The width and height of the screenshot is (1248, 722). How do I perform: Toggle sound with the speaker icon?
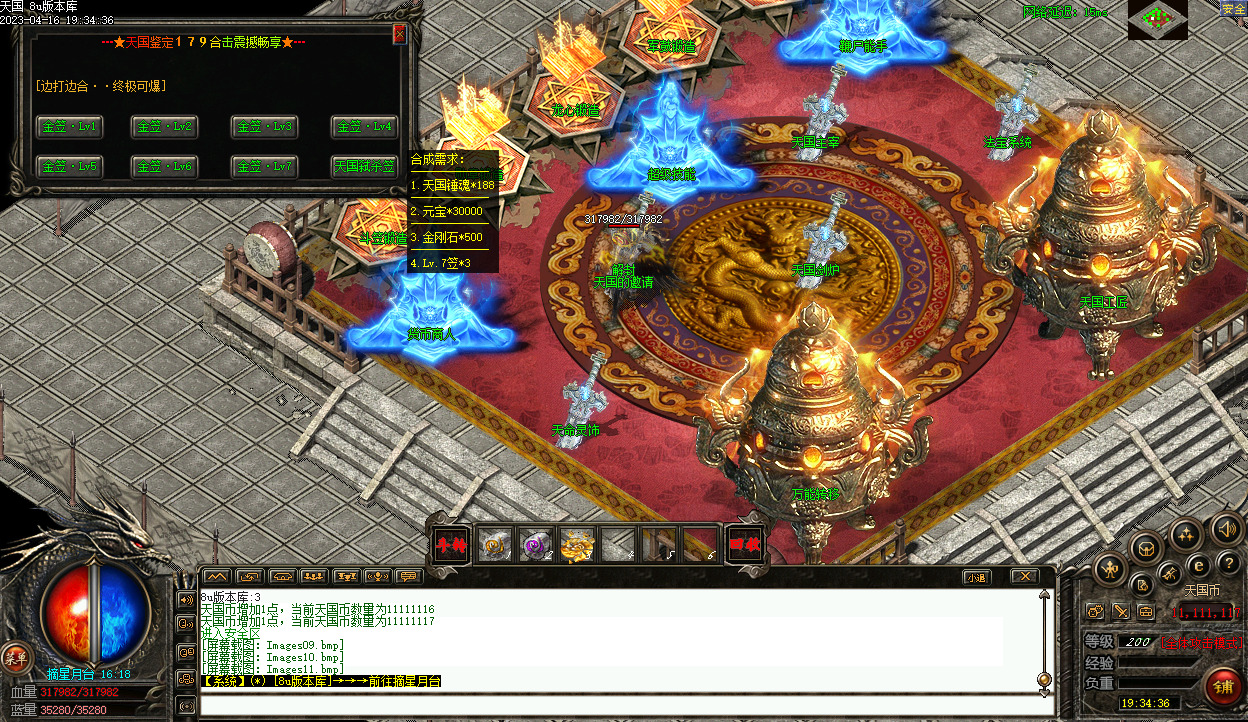(1225, 531)
